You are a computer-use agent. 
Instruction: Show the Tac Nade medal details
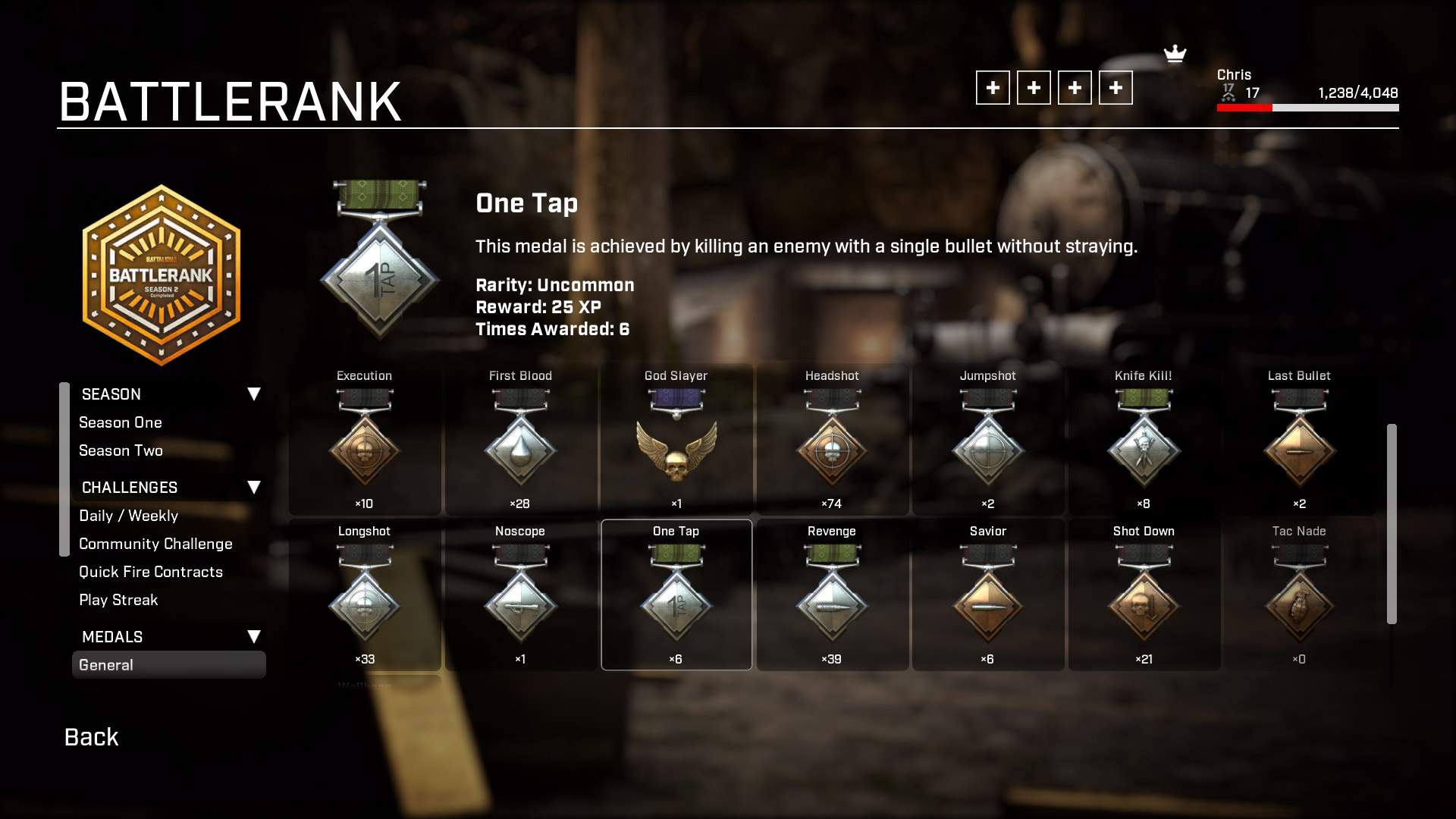coord(1299,596)
